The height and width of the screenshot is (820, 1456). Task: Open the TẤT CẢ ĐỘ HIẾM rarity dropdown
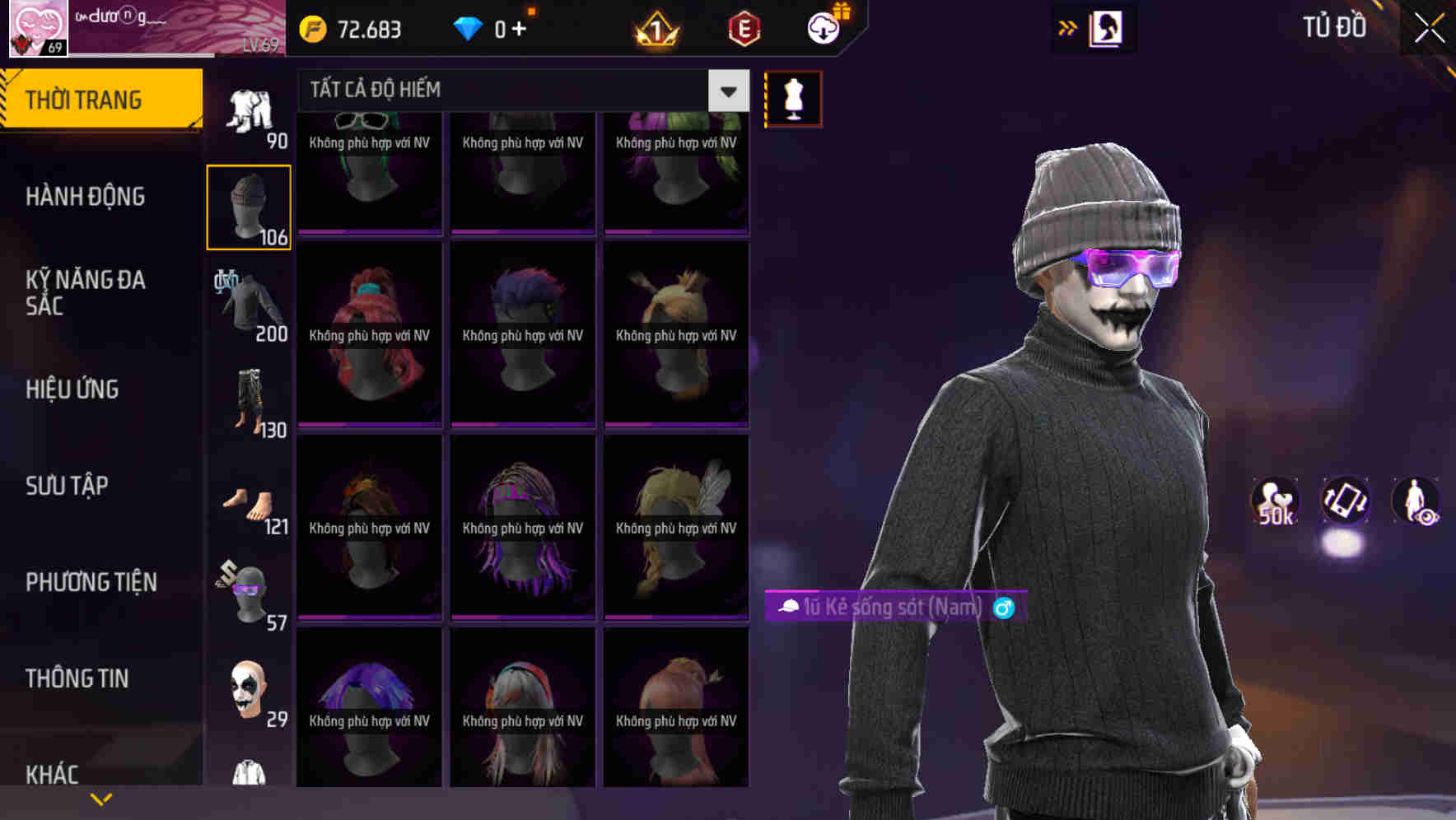[x=726, y=91]
